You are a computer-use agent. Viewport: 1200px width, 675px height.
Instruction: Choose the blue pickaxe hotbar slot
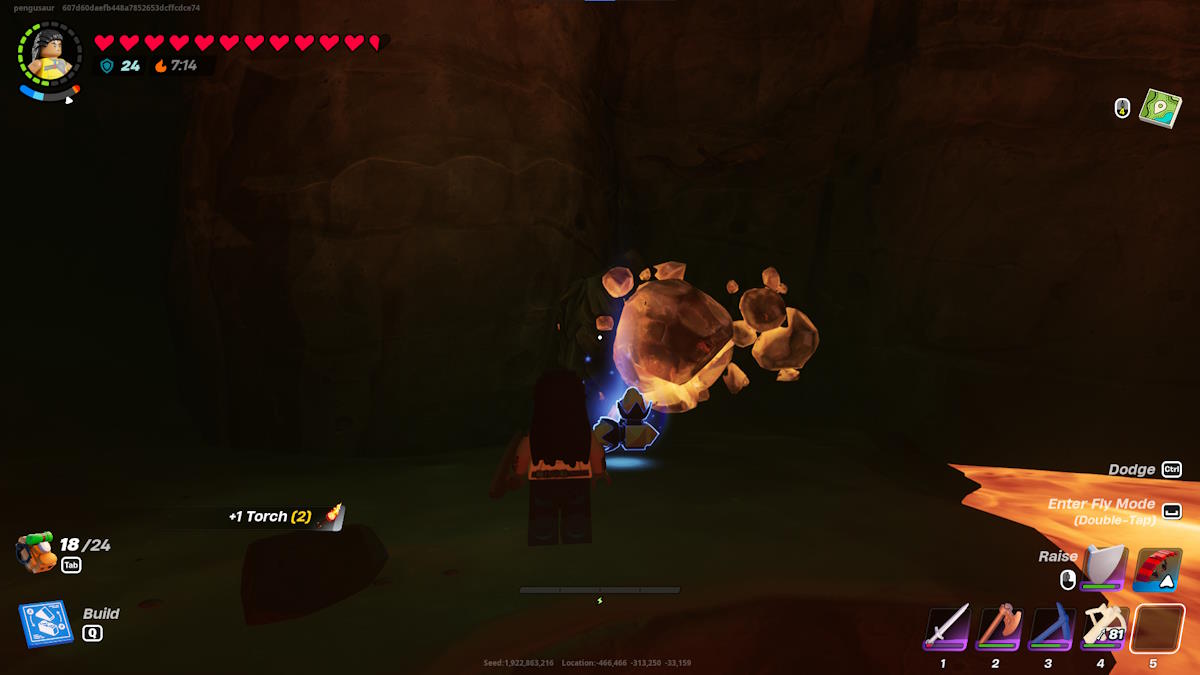click(x=1051, y=627)
